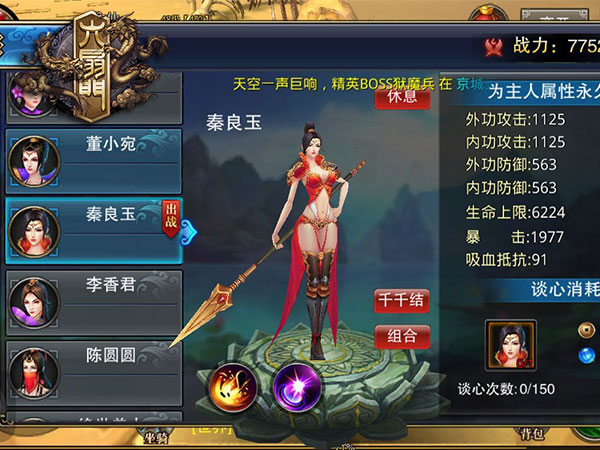Pick 陈圆圆 in the companion list
600x450 pixels.
pyautogui.click(x=94, y=368)
